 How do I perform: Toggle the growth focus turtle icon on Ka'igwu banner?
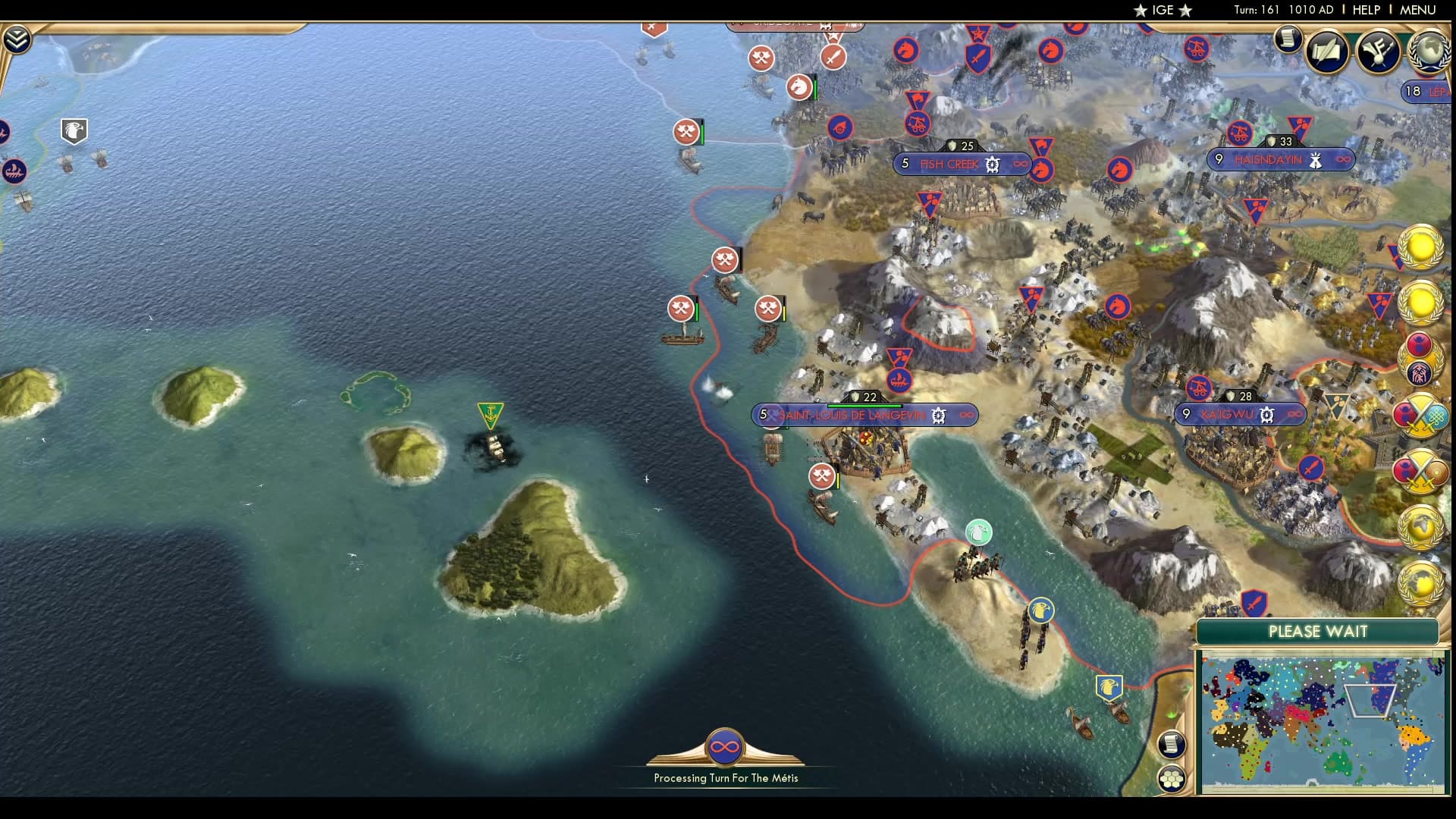tap(1266, 415)
